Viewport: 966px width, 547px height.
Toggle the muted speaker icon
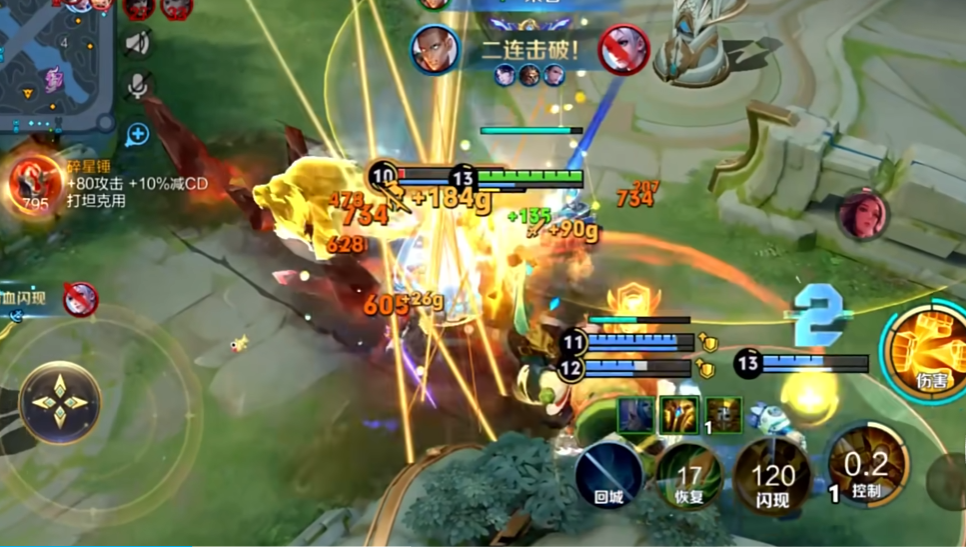tap(138, 42)
